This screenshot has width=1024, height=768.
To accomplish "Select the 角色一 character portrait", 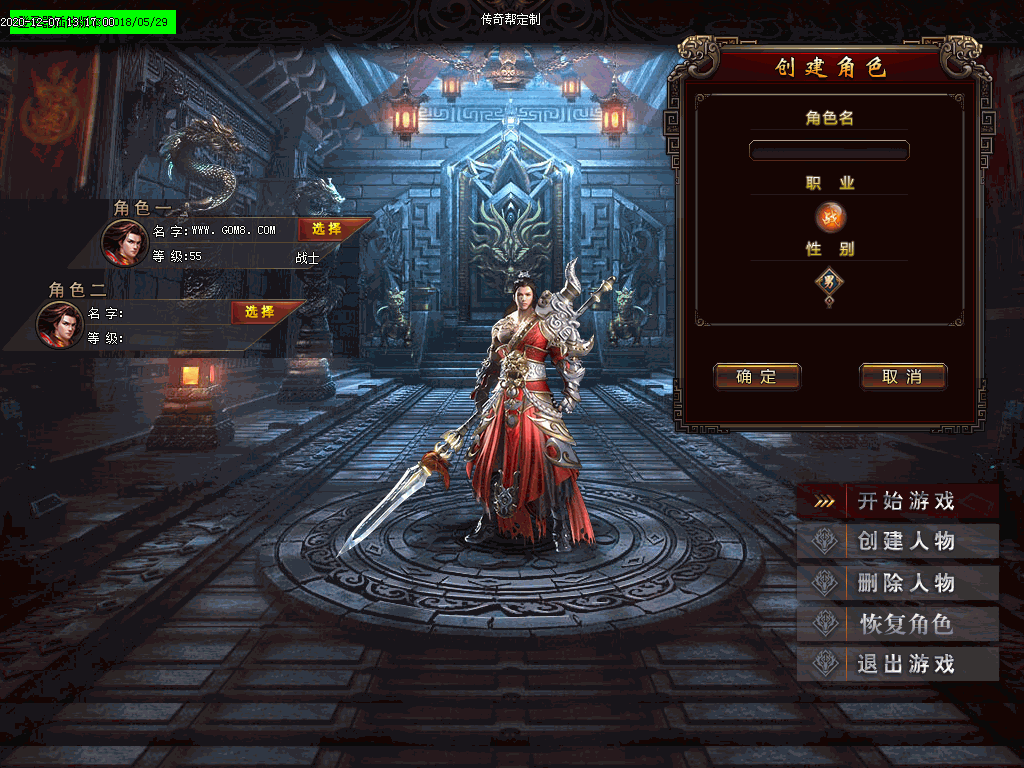I will [124, 241].
